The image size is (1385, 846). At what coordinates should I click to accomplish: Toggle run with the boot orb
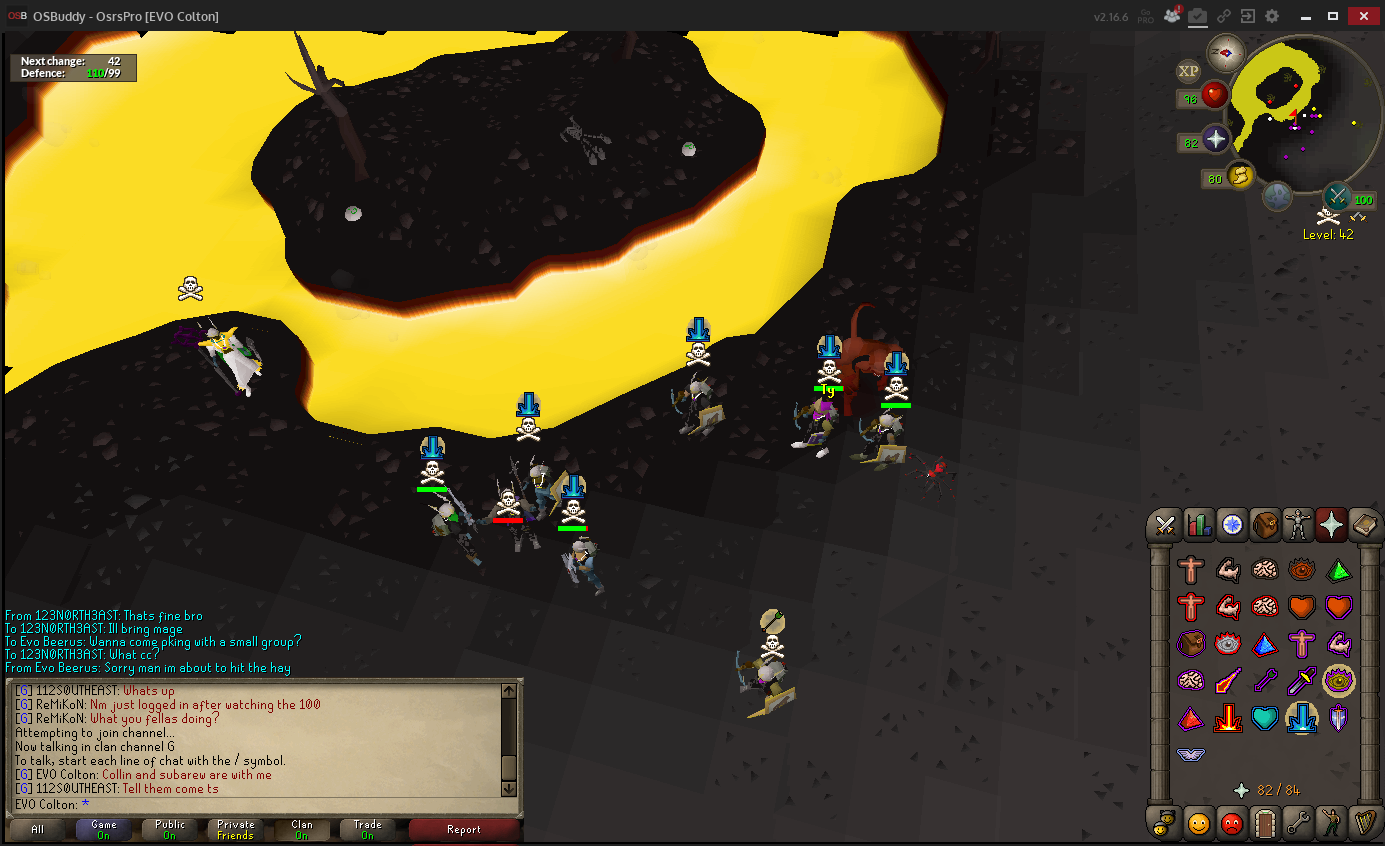click(x=1241, y=176)
